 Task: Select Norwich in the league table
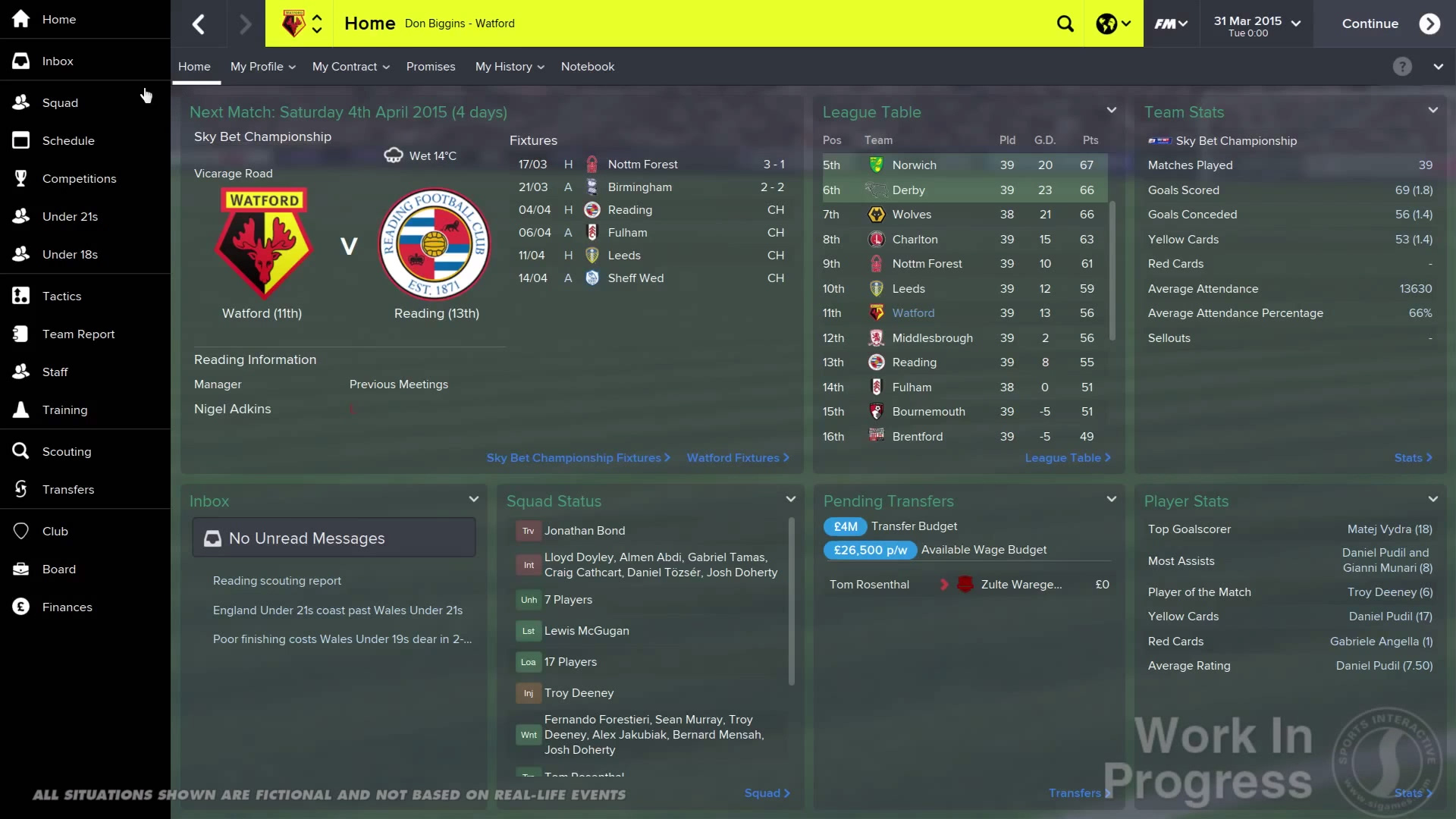tap(914, 165)
